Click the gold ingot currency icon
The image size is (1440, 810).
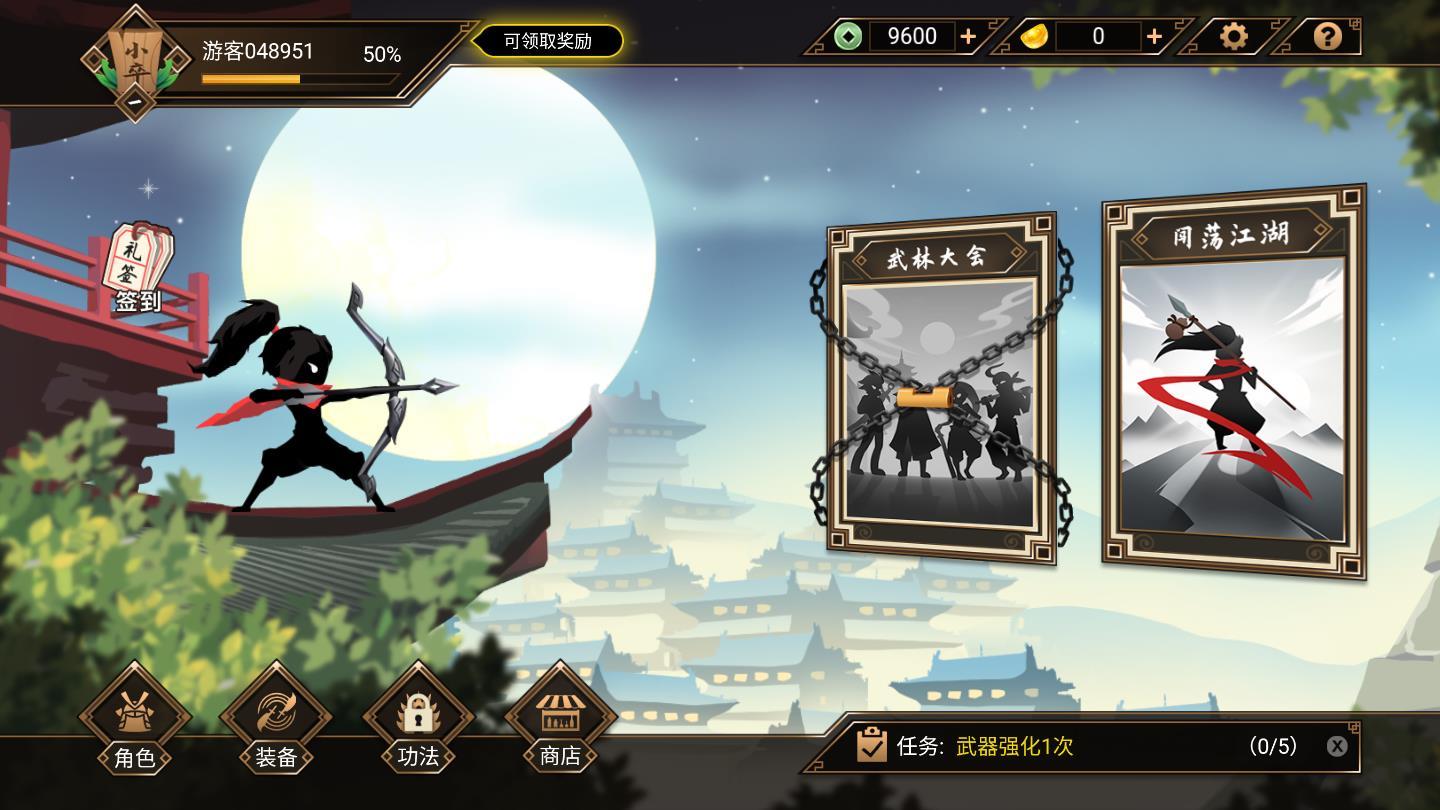[1036, 36]
